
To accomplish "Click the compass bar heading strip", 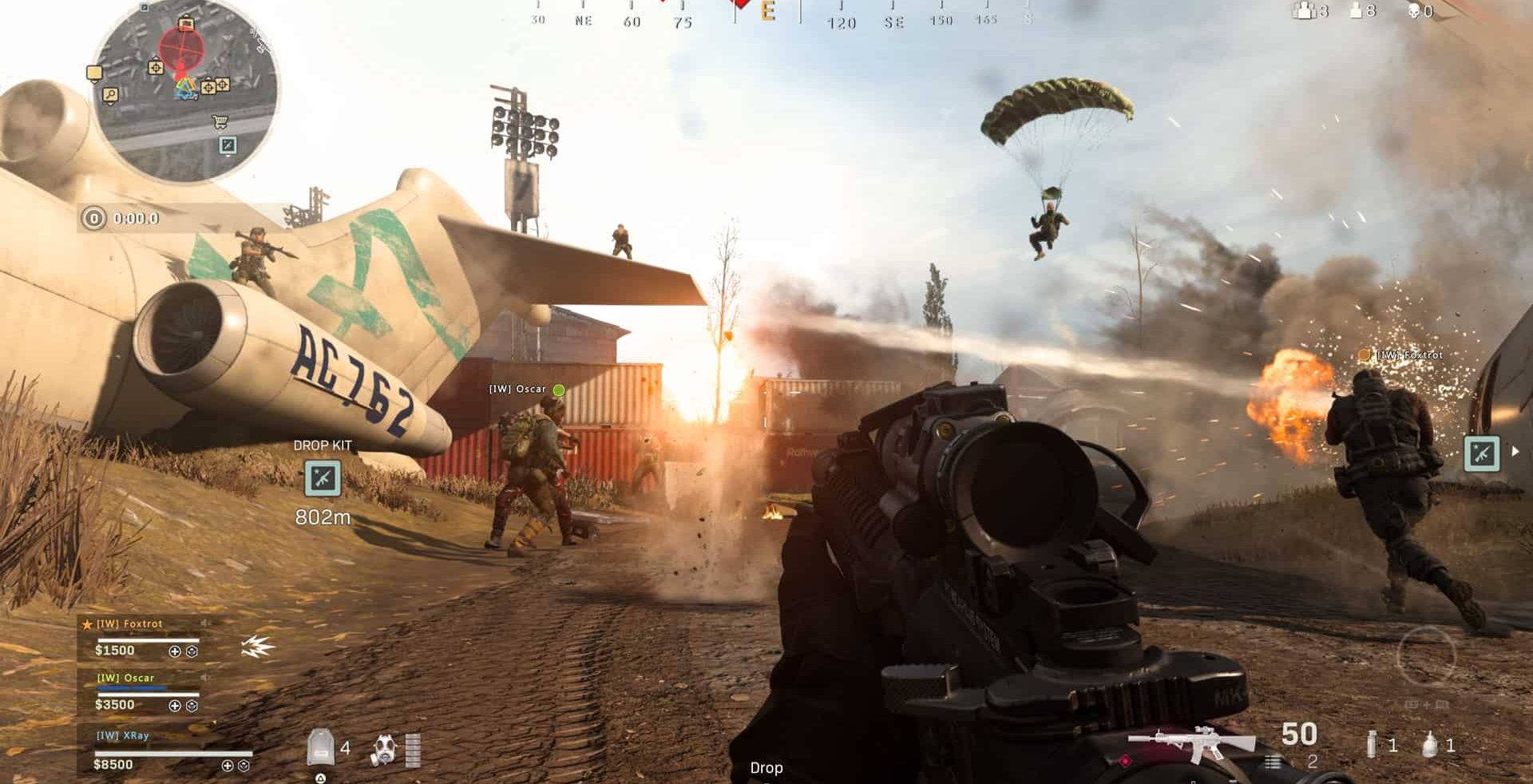I will tap(782, 14).
